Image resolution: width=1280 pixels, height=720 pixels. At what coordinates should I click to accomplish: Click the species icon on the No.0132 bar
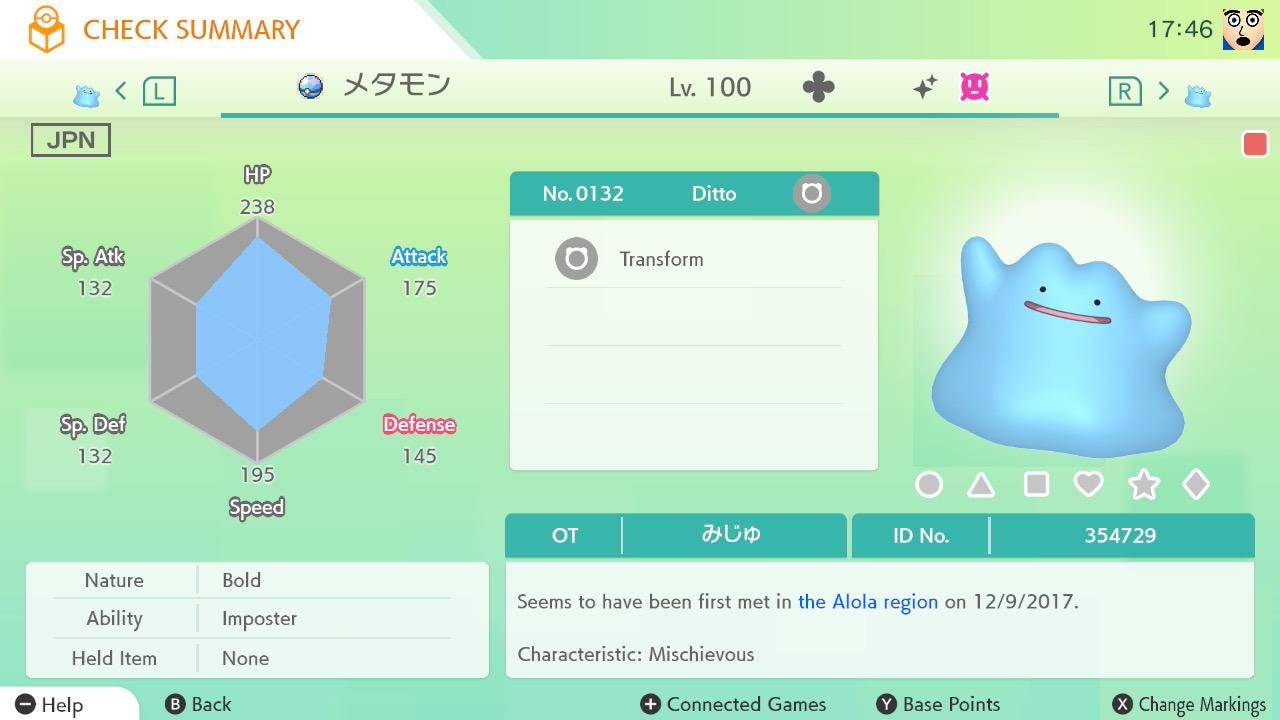coord(810,193)
